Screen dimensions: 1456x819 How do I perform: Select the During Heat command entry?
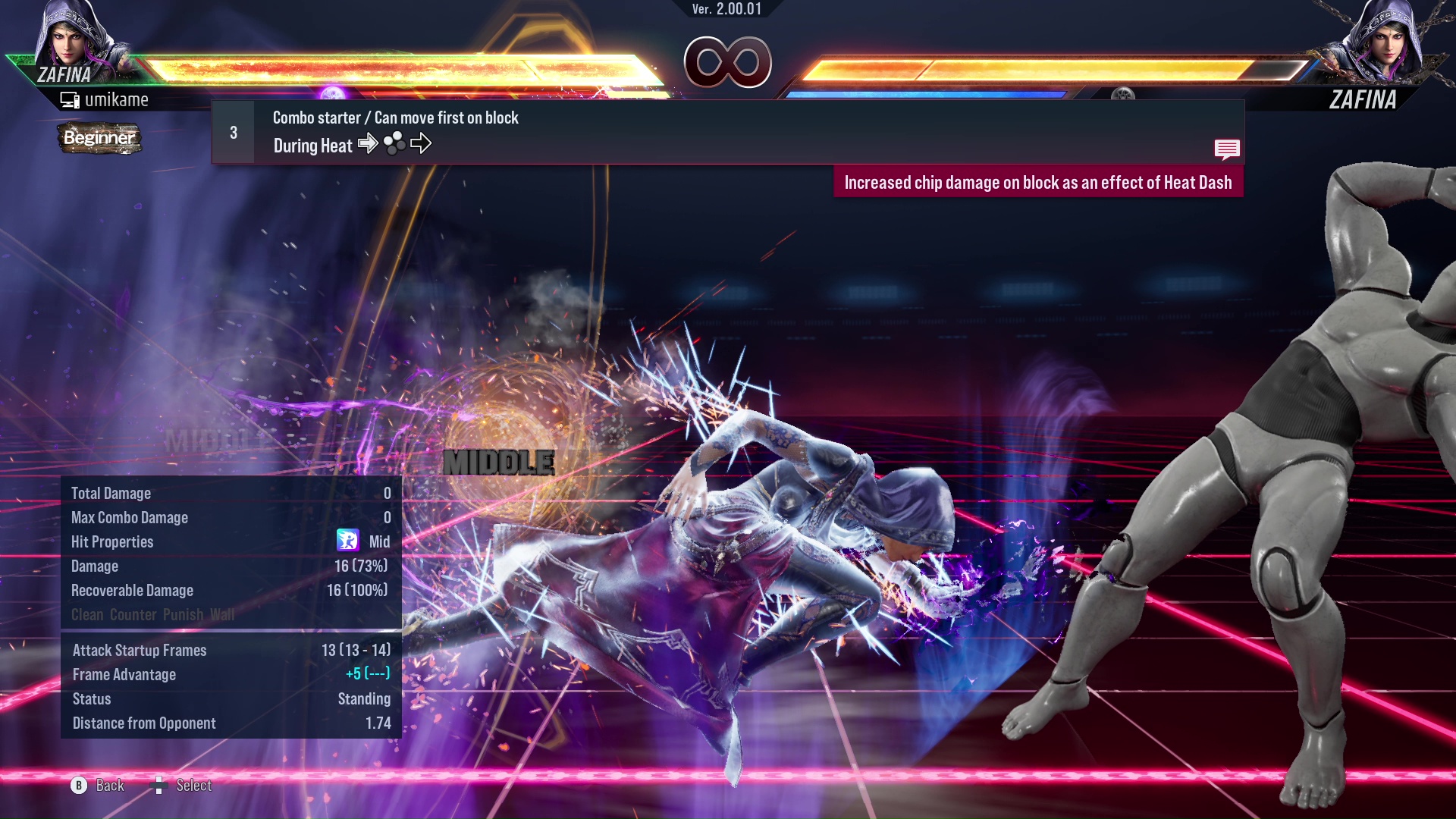pyautogui.click(x=312, y=145)
